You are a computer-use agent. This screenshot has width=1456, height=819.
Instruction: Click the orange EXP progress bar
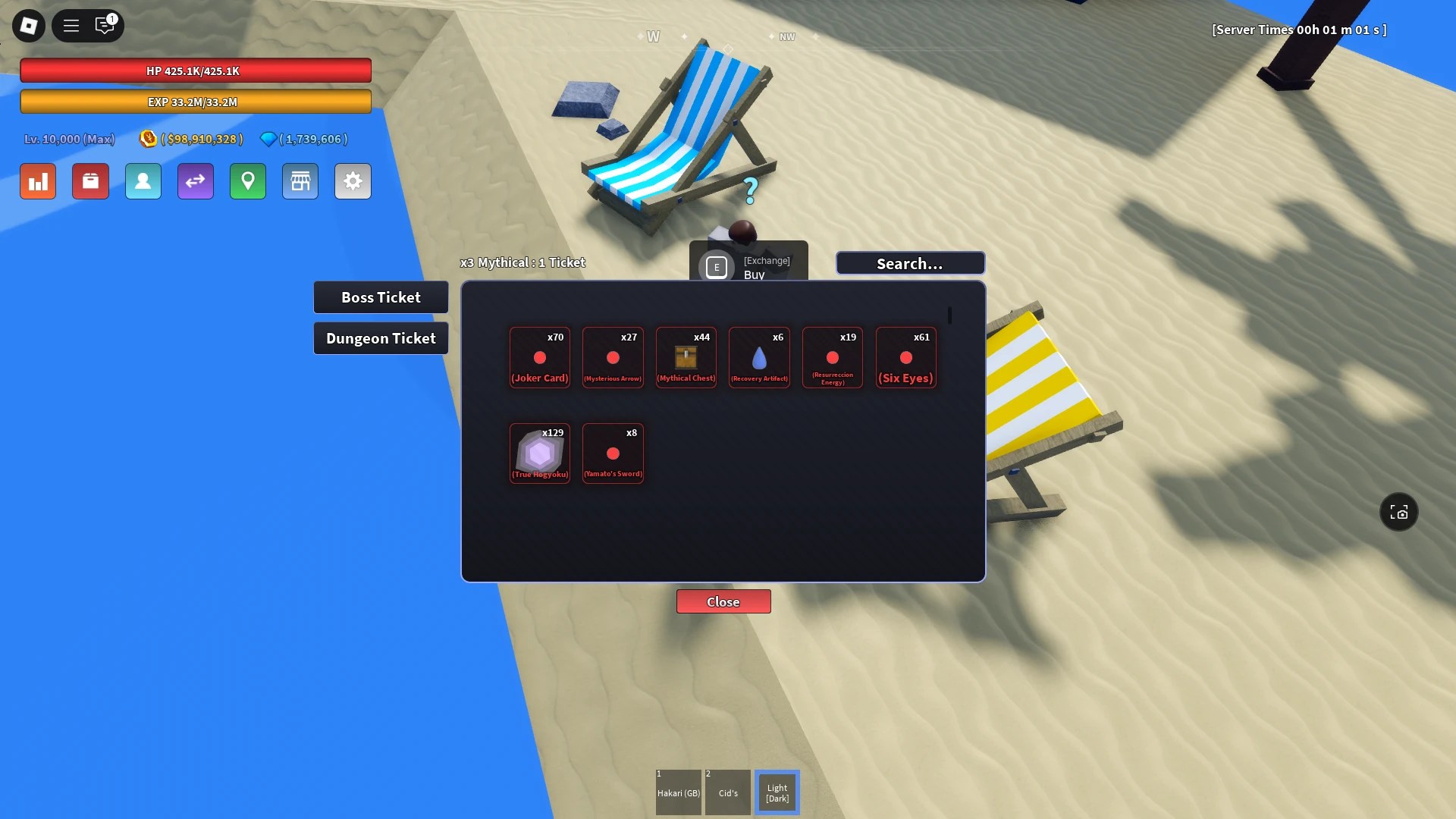point(196,101)
